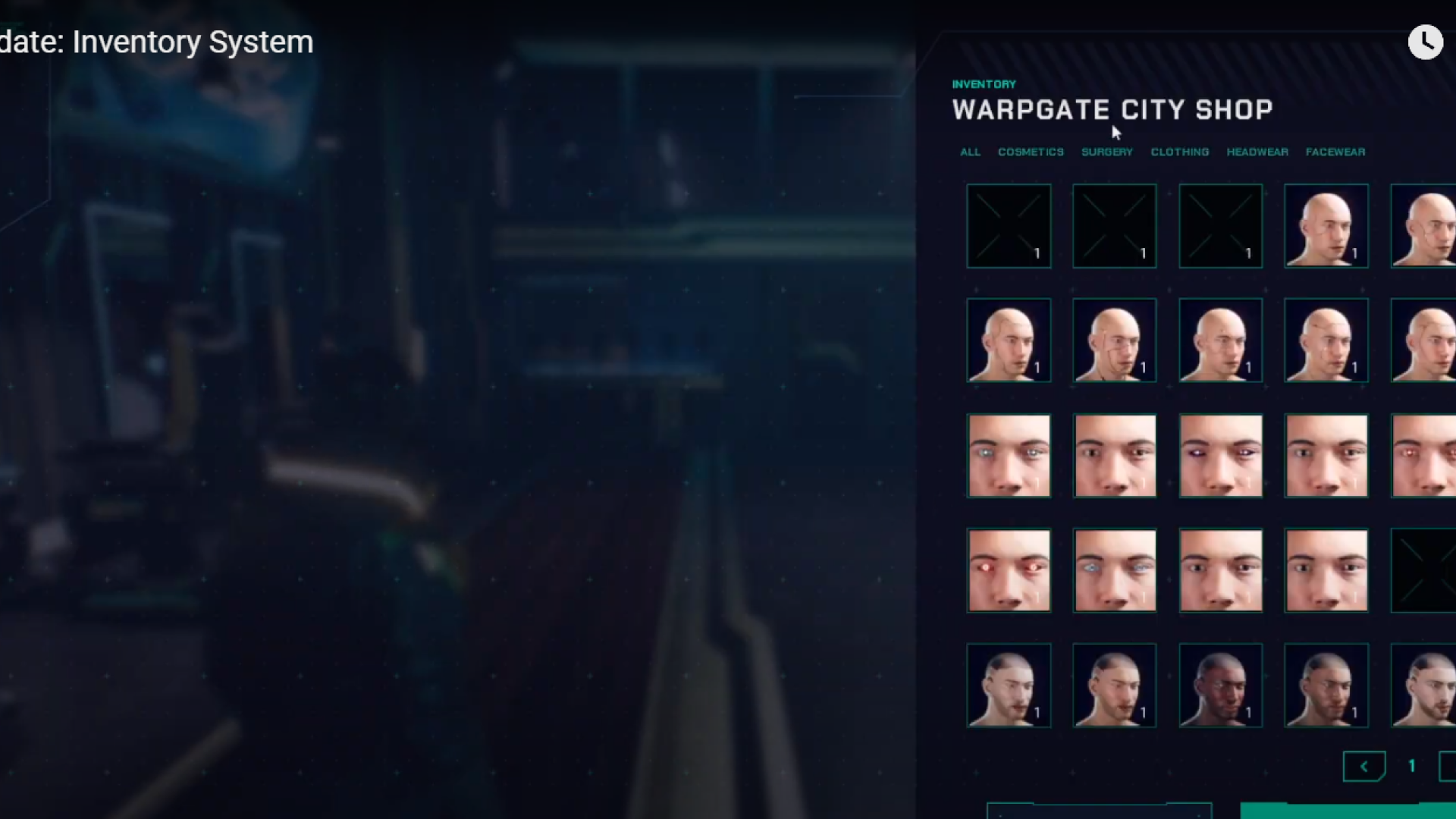Choose the dark-skinned head item

1220,686
